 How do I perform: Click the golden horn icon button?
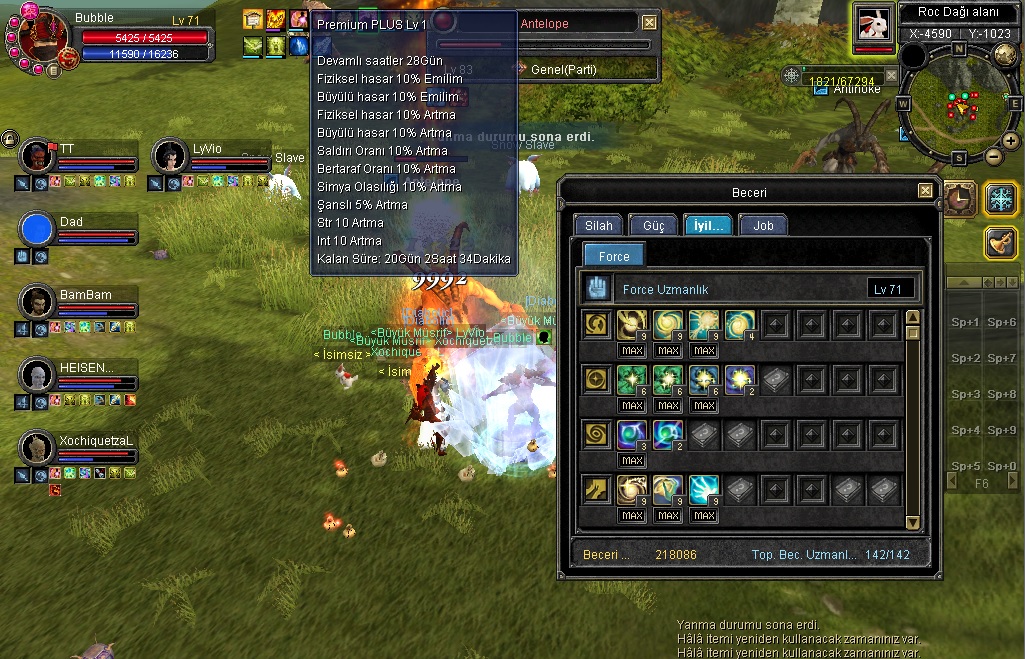tap(1001, 243)
